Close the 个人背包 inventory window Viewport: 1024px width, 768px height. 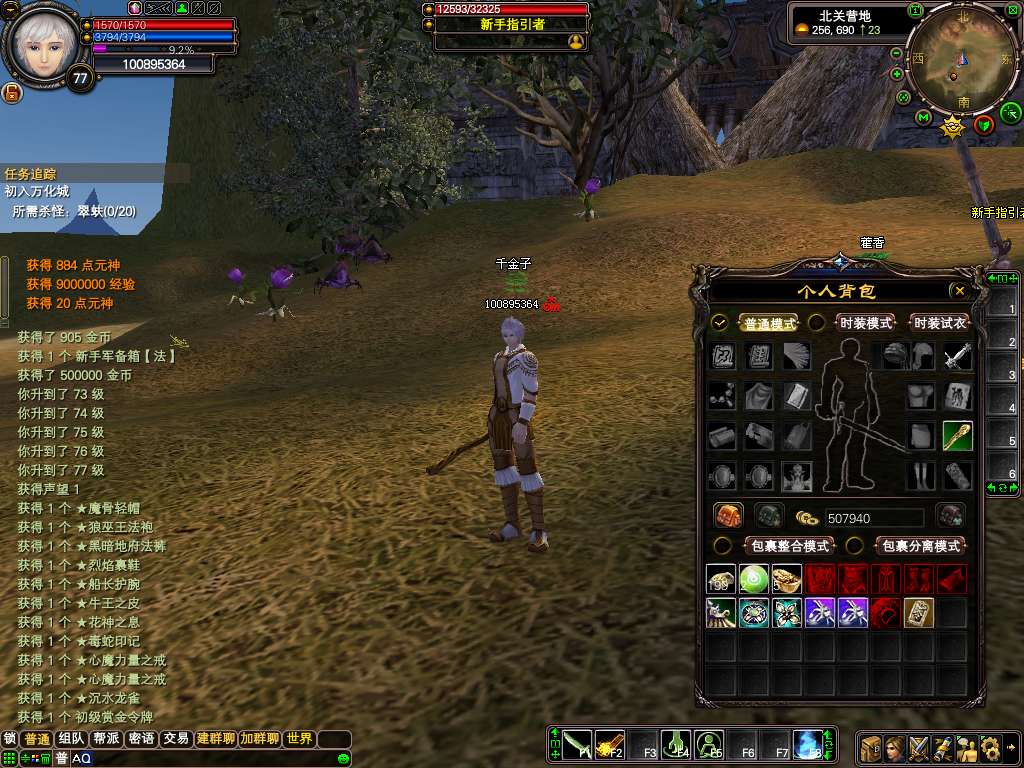[960, 291]
